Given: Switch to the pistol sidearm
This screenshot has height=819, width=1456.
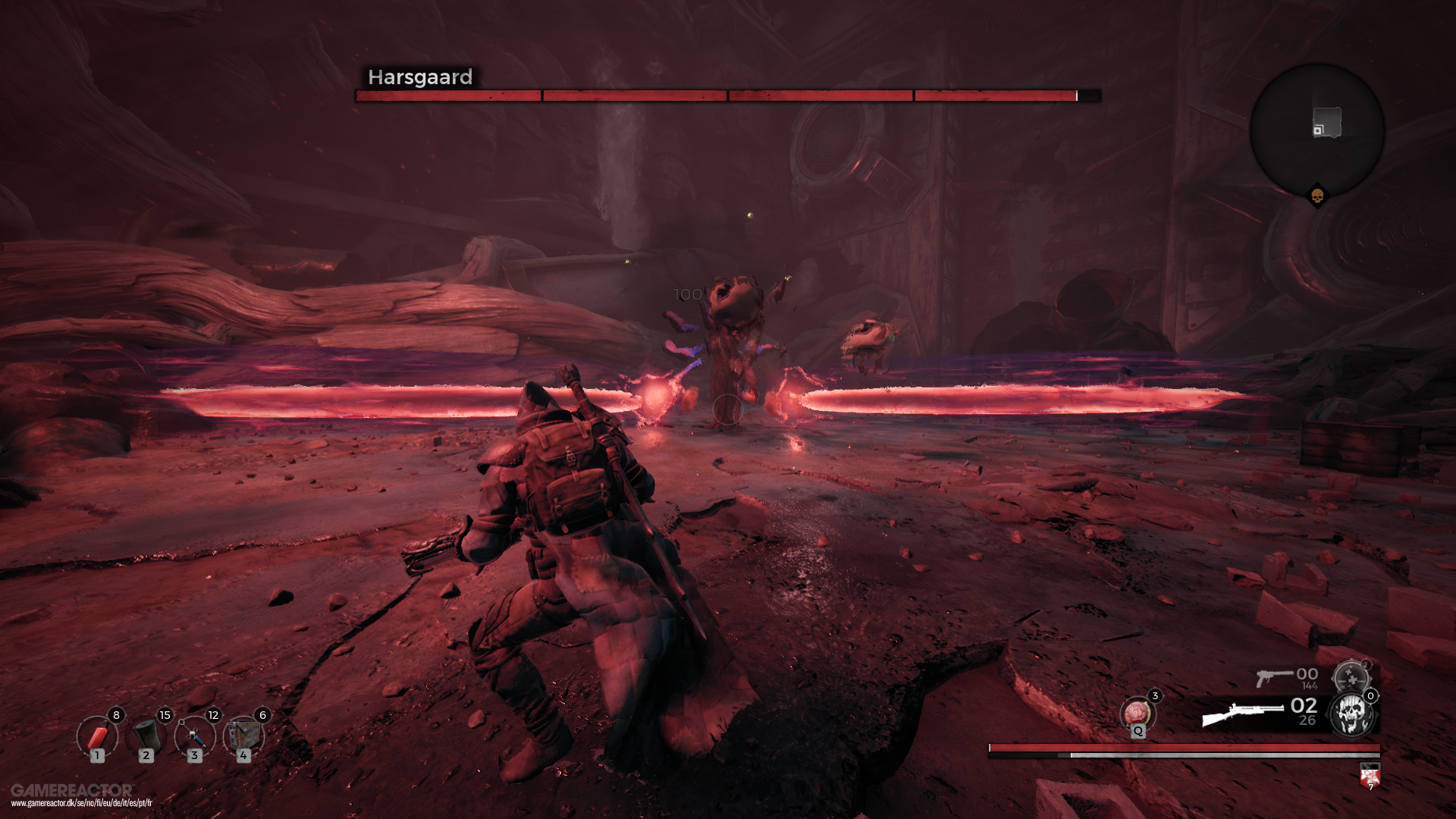Looking at the screenshot, I should 1274,676.
